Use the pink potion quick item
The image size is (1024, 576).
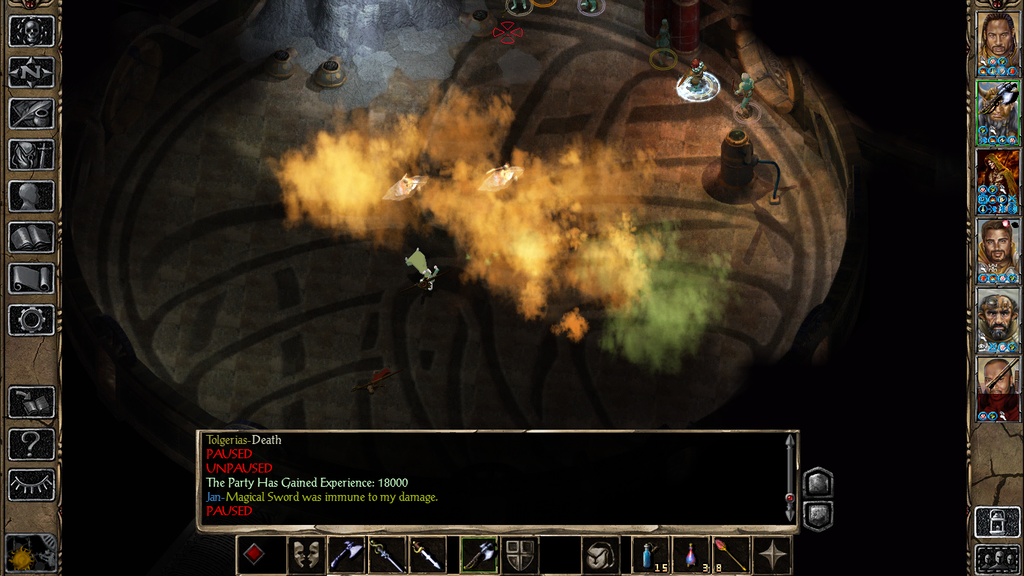click(x=691, y=555)
